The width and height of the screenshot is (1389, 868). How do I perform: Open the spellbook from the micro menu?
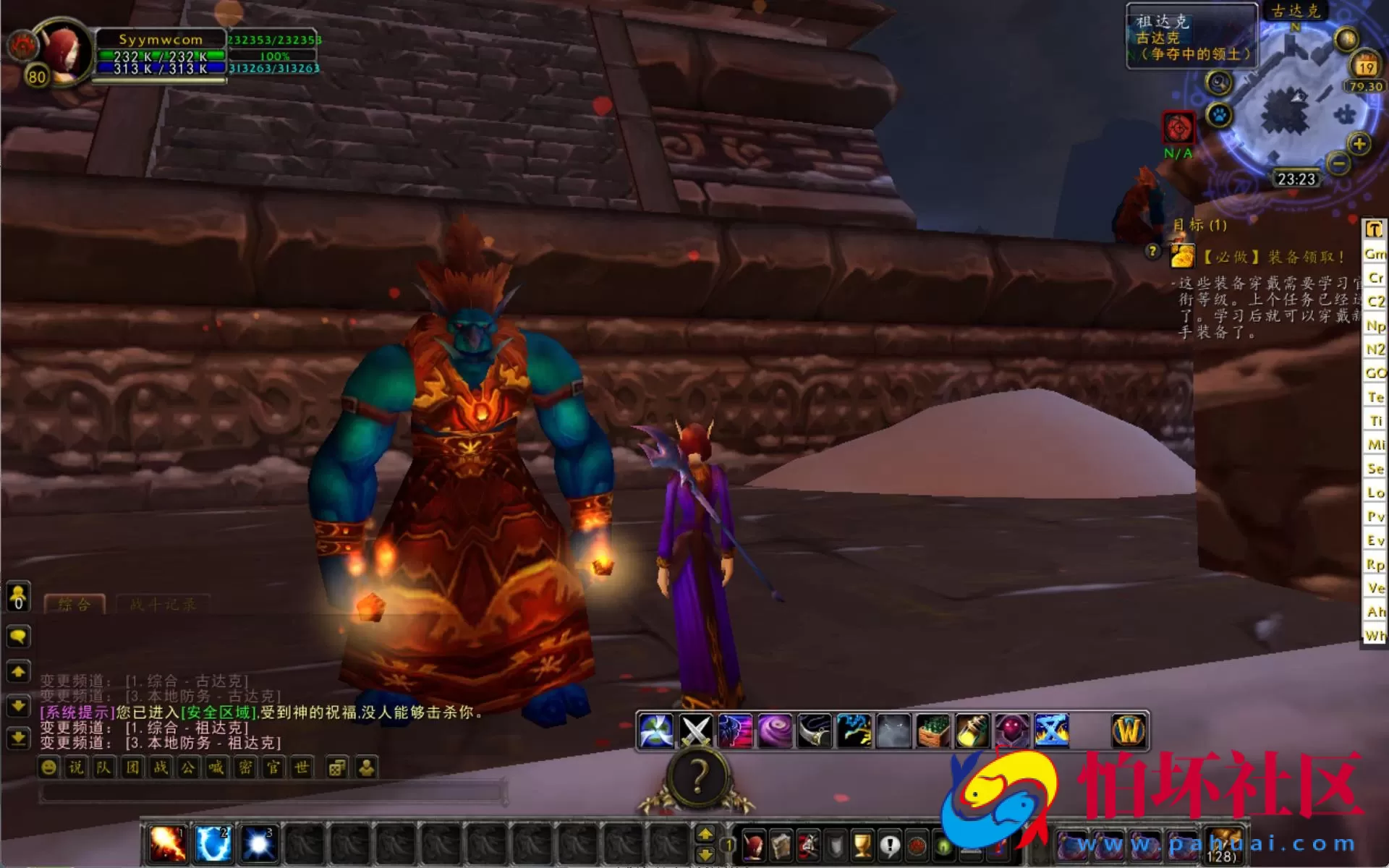pos(783,845)
